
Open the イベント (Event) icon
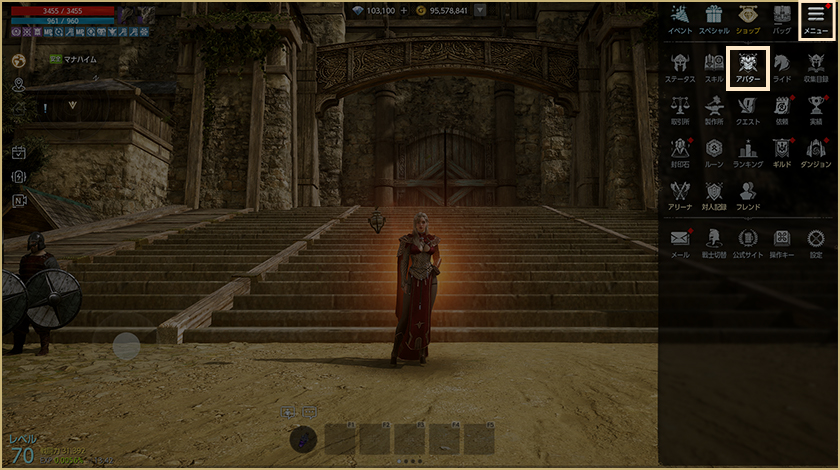pyautogui.click(x=680, y=20)
